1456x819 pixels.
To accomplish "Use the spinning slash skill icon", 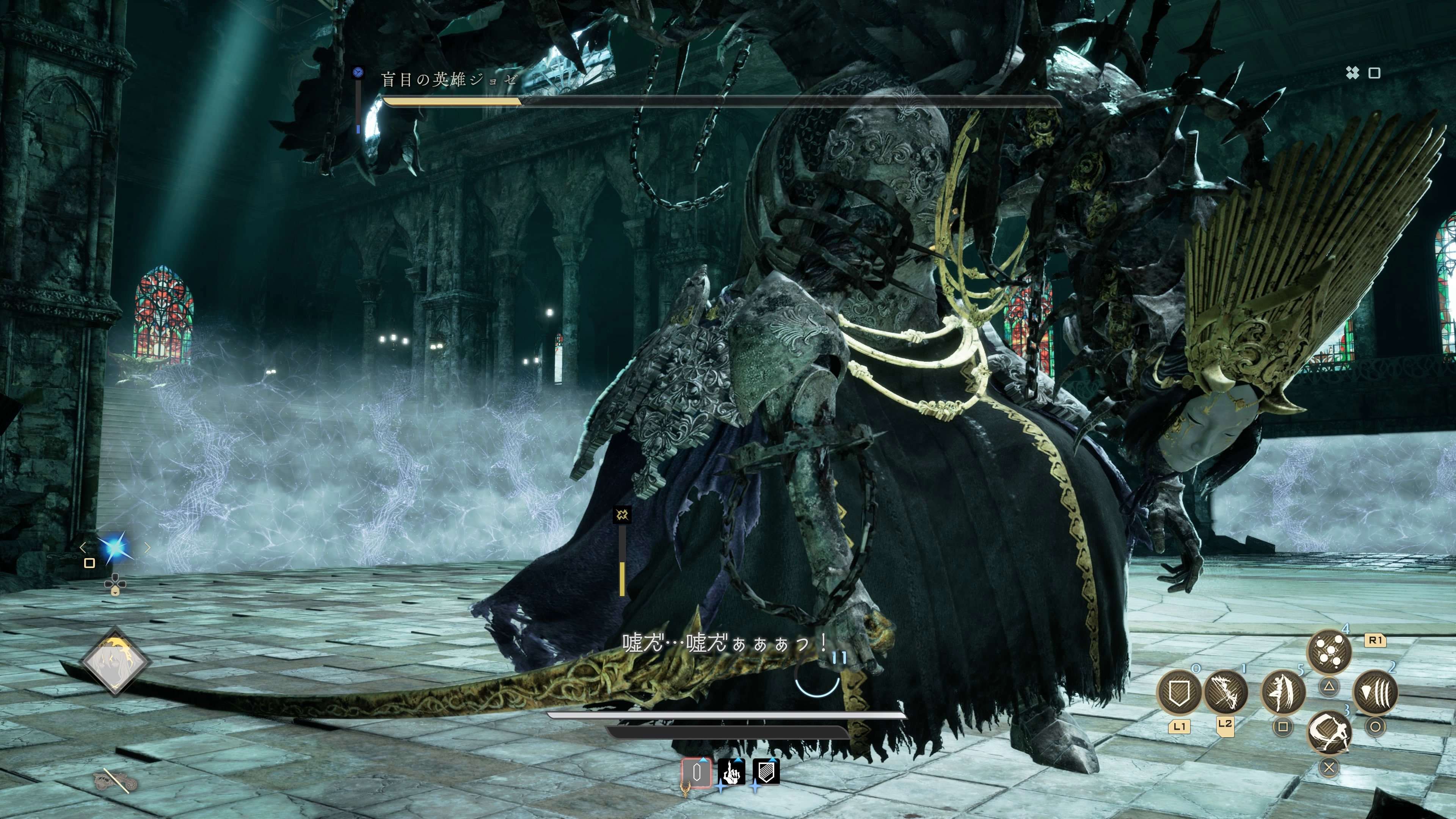I will (x=1329, y=734).
